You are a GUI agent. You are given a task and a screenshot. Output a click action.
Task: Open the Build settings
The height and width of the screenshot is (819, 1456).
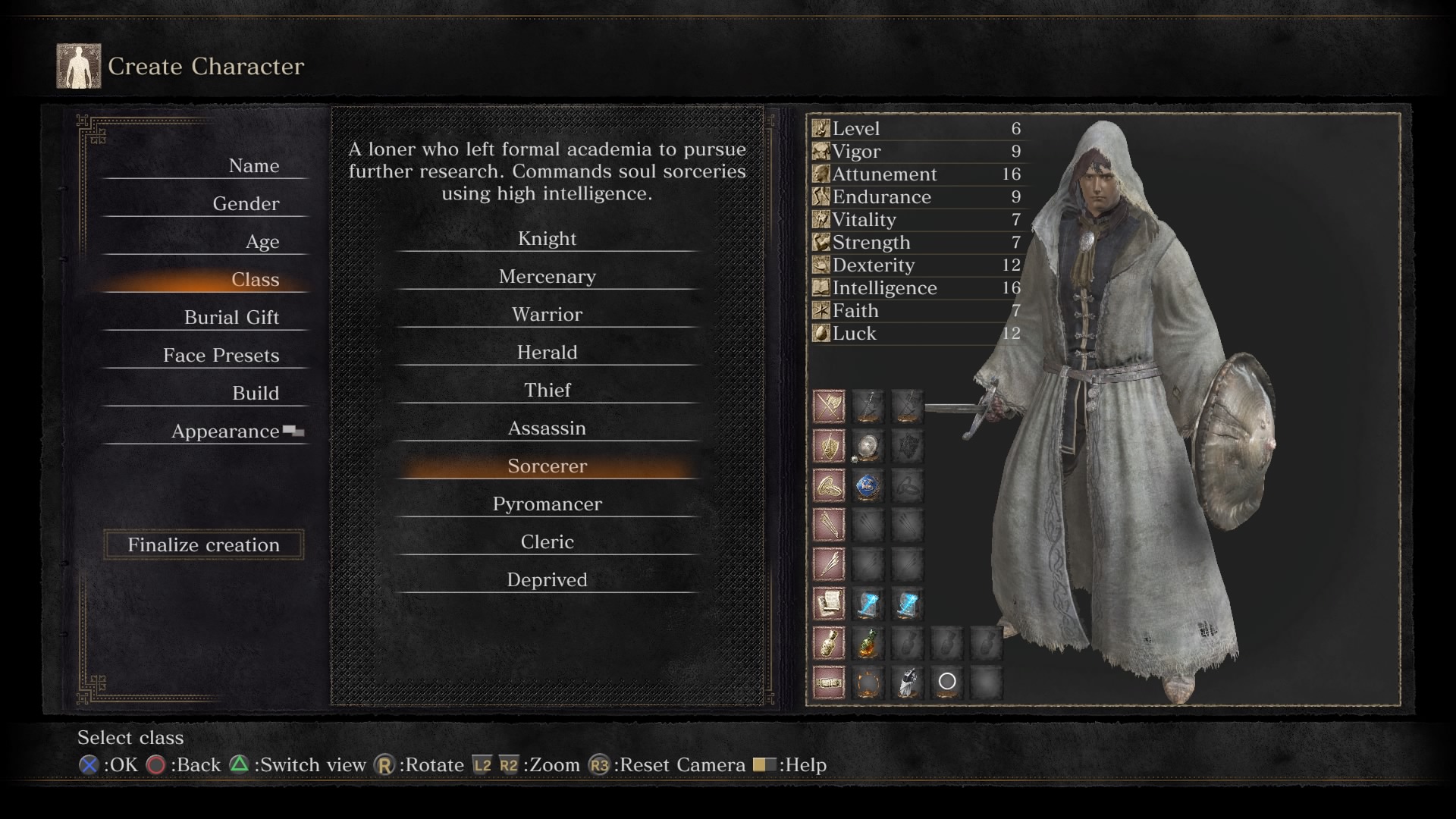tap(256, 394)
